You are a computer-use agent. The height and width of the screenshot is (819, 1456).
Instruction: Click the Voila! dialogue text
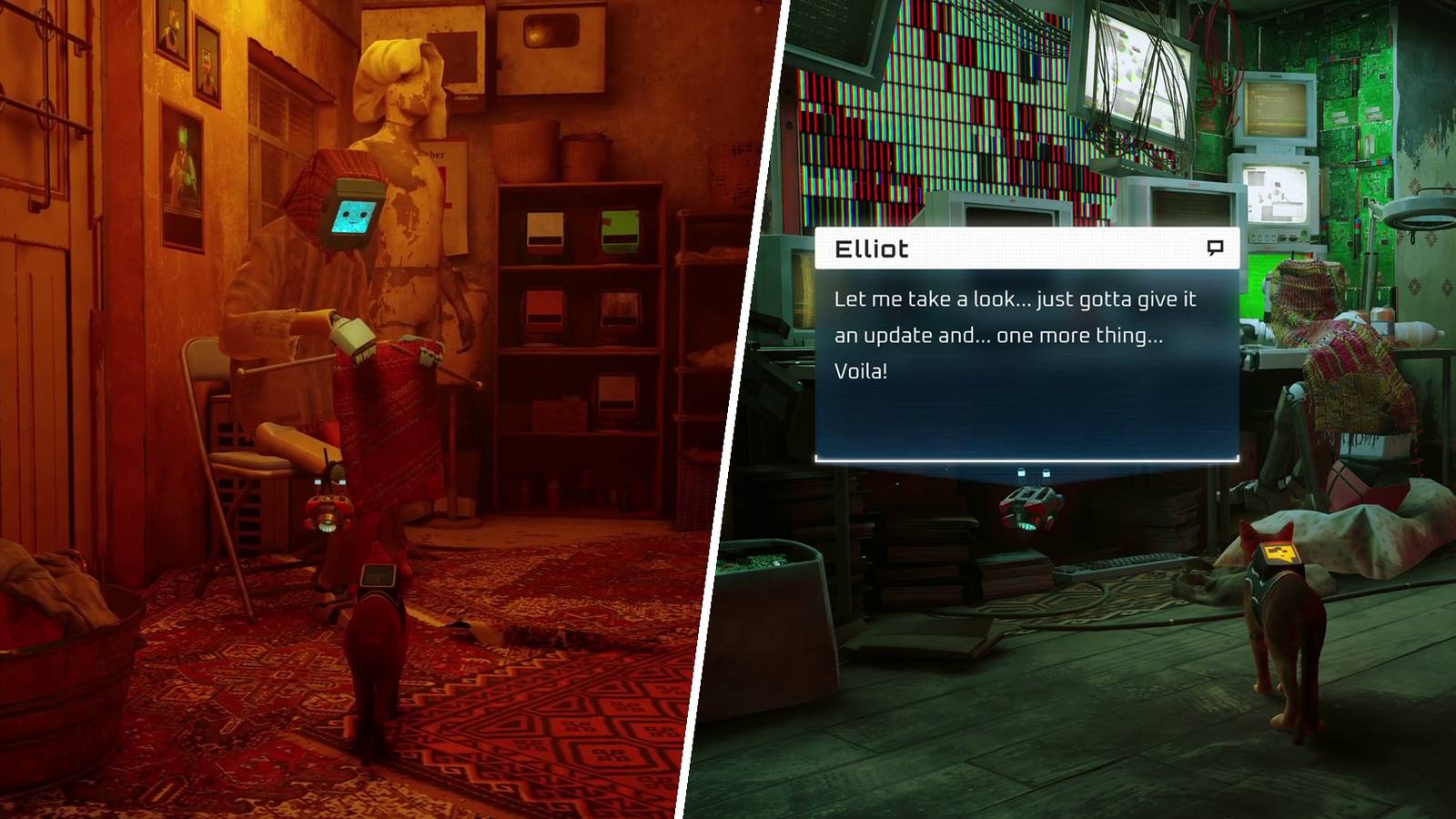(862, 370)
